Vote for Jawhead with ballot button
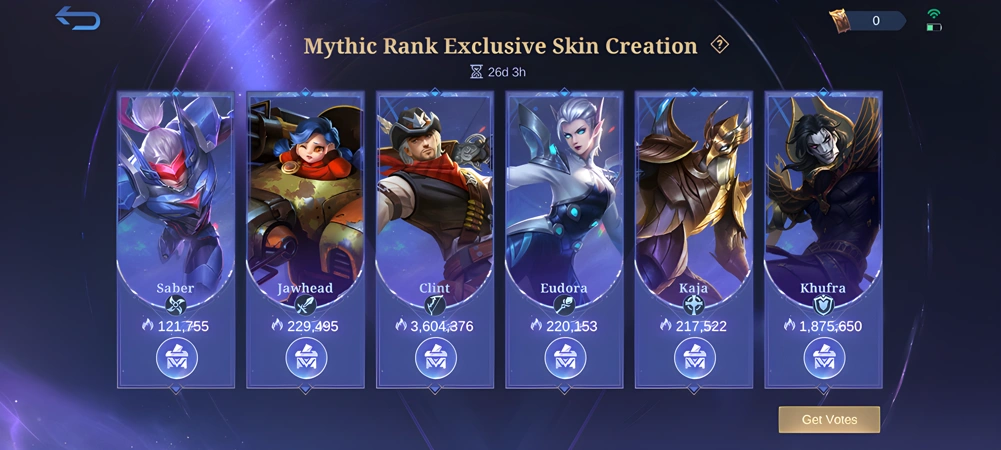1001x450 pixels. 305,358
